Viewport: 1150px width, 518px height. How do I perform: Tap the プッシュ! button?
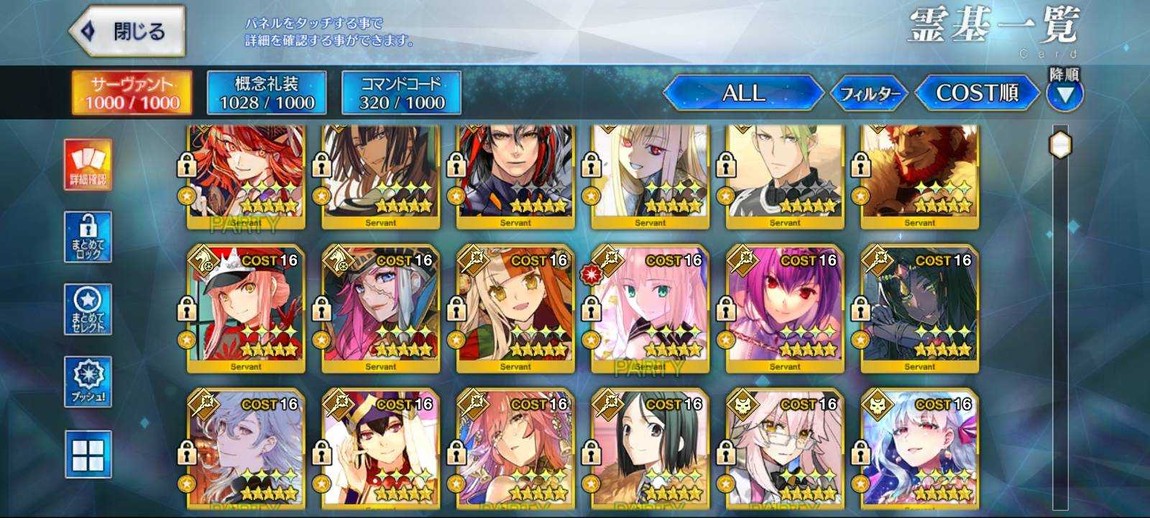click(x=88, y=381)
